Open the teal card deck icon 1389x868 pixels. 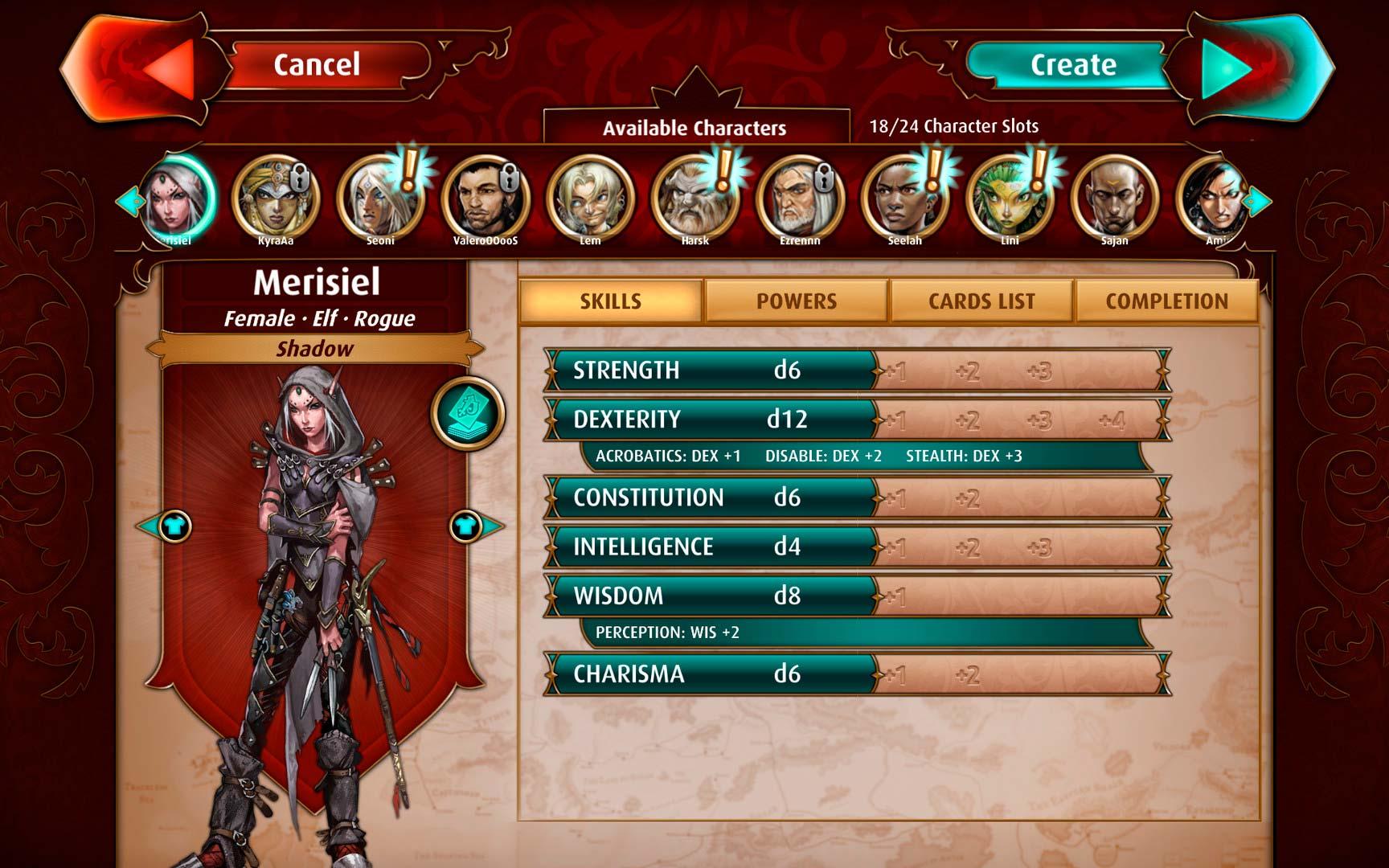(x=467, y=413)
